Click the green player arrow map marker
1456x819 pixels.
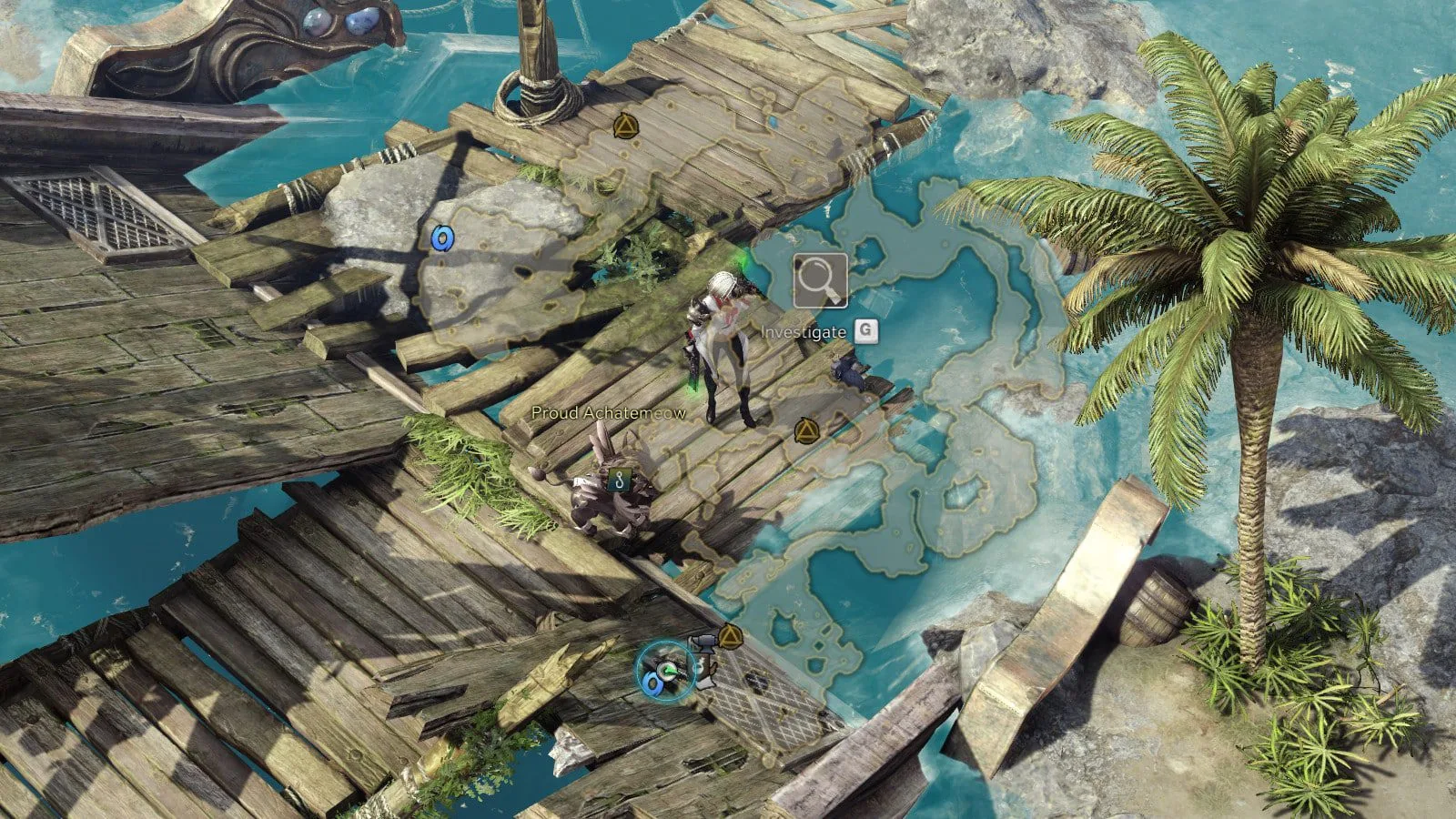pyautogui.click(x=670, y=670)
